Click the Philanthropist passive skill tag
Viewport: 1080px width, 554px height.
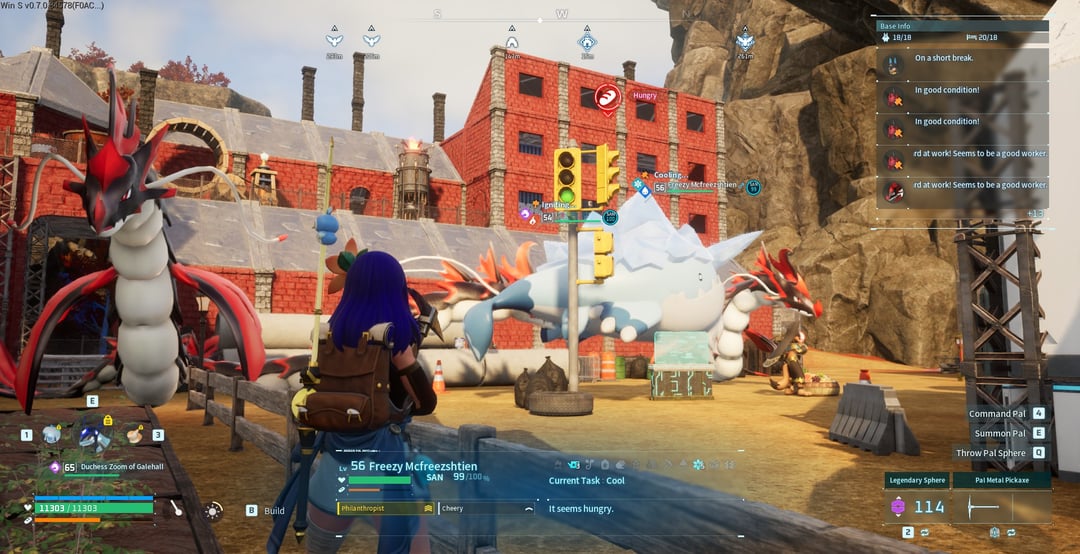(x=385, y=508)
